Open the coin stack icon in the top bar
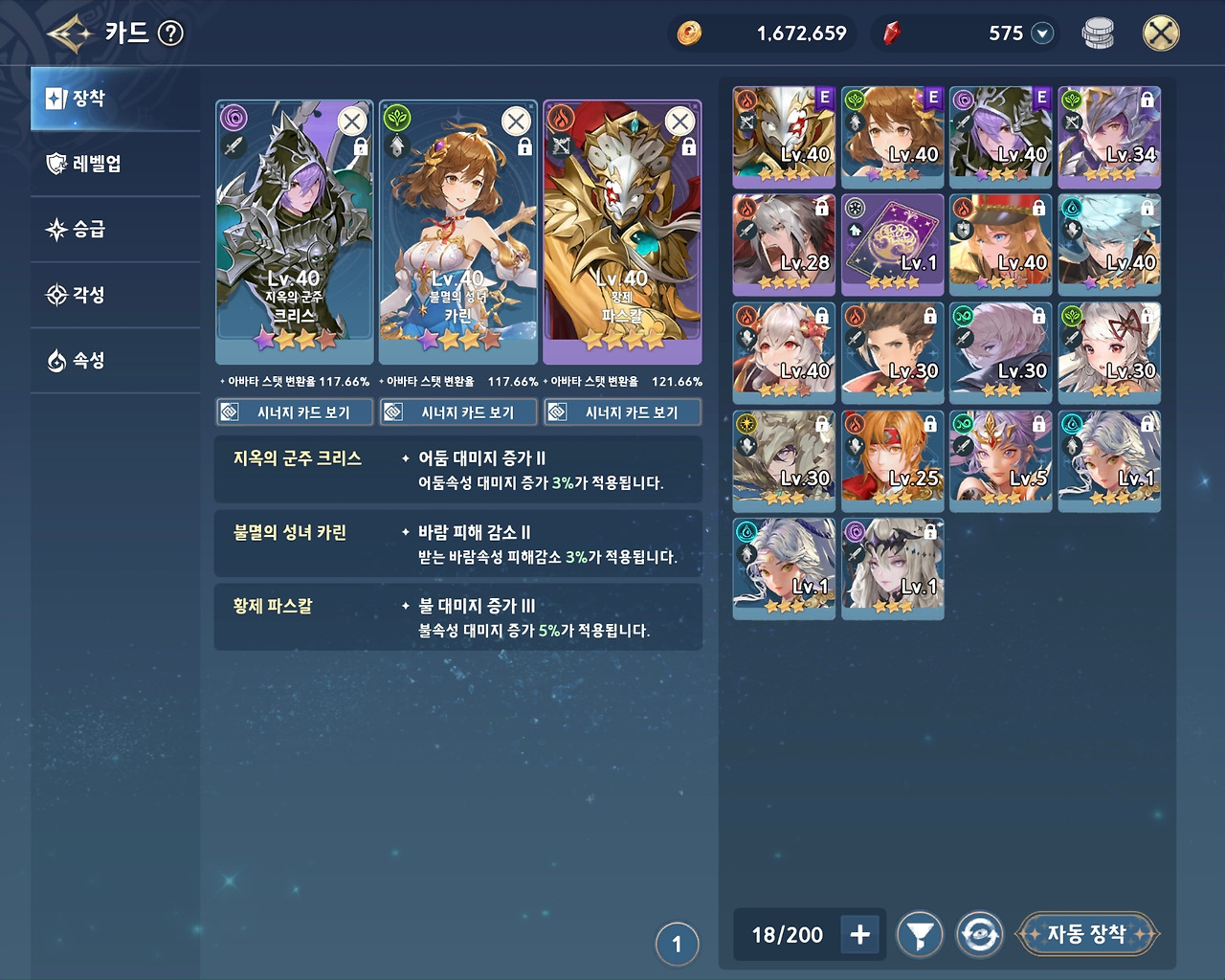 [1099, 32]
